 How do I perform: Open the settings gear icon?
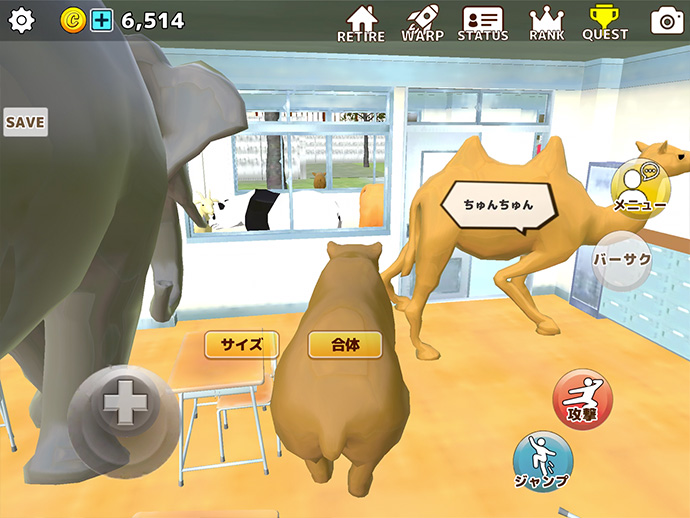click(21, 20)
